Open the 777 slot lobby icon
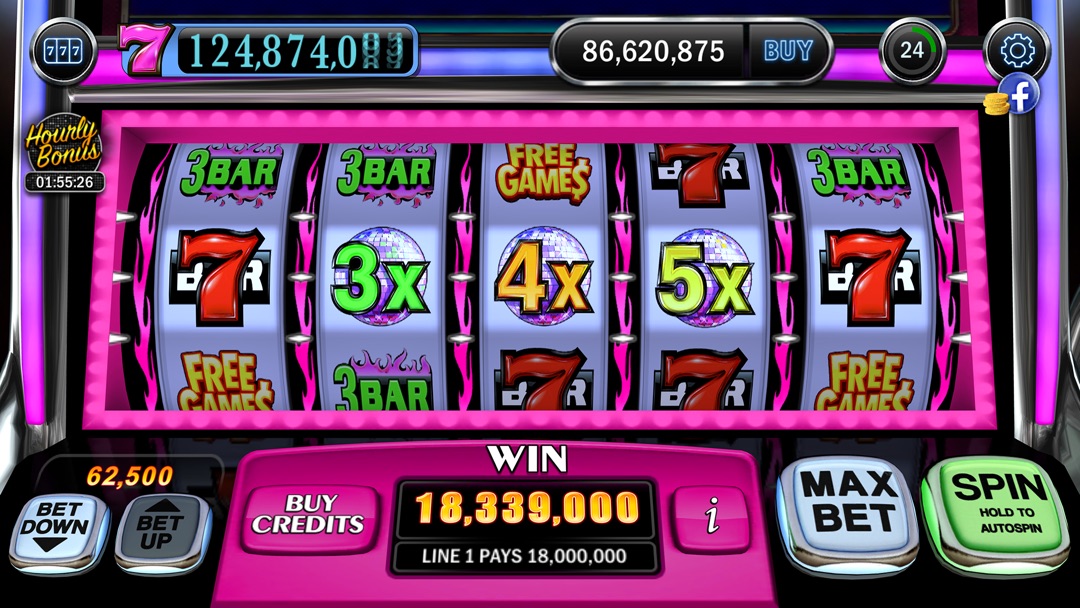 click(64, 50)
